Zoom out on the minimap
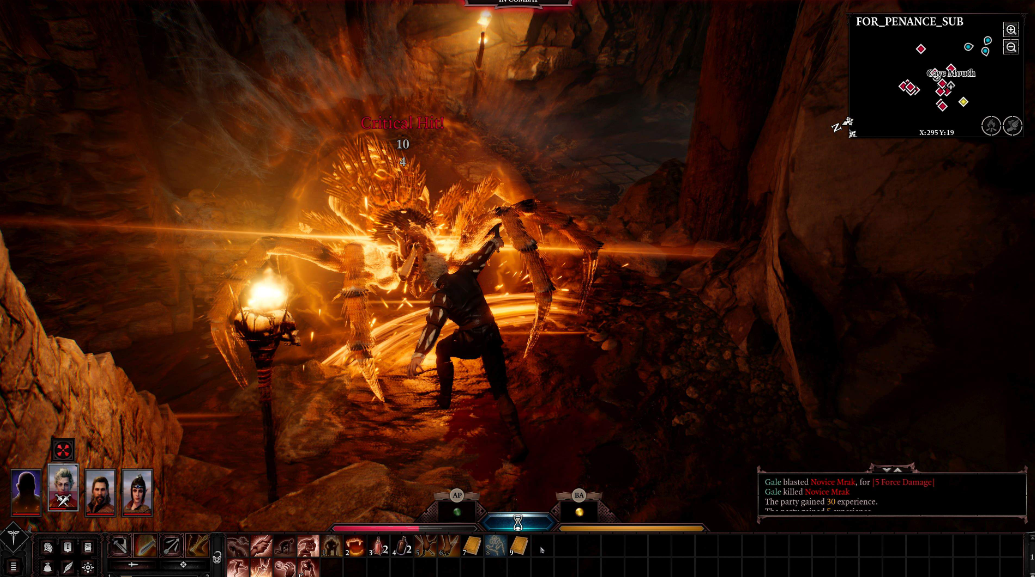The width and height of the screenshot is (1035, 577). pyautogui.click(x=1012, y=47)
